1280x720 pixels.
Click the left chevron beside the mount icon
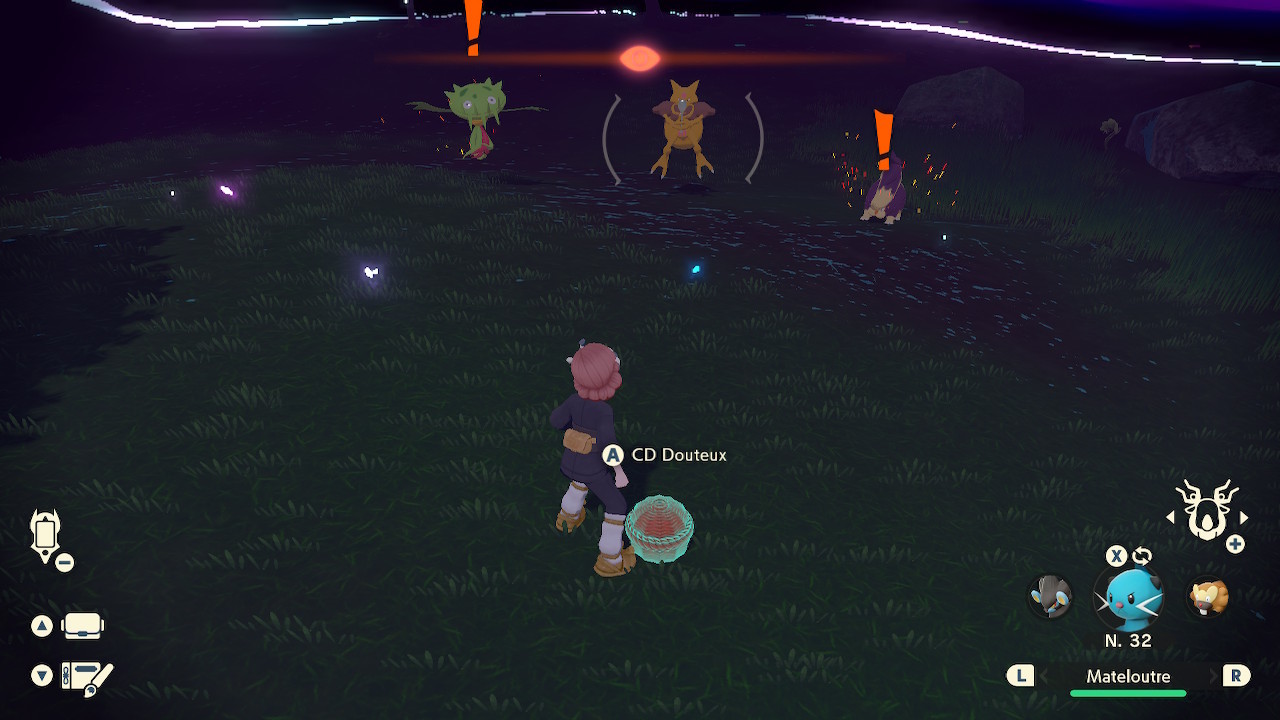tap(1171, 518)
